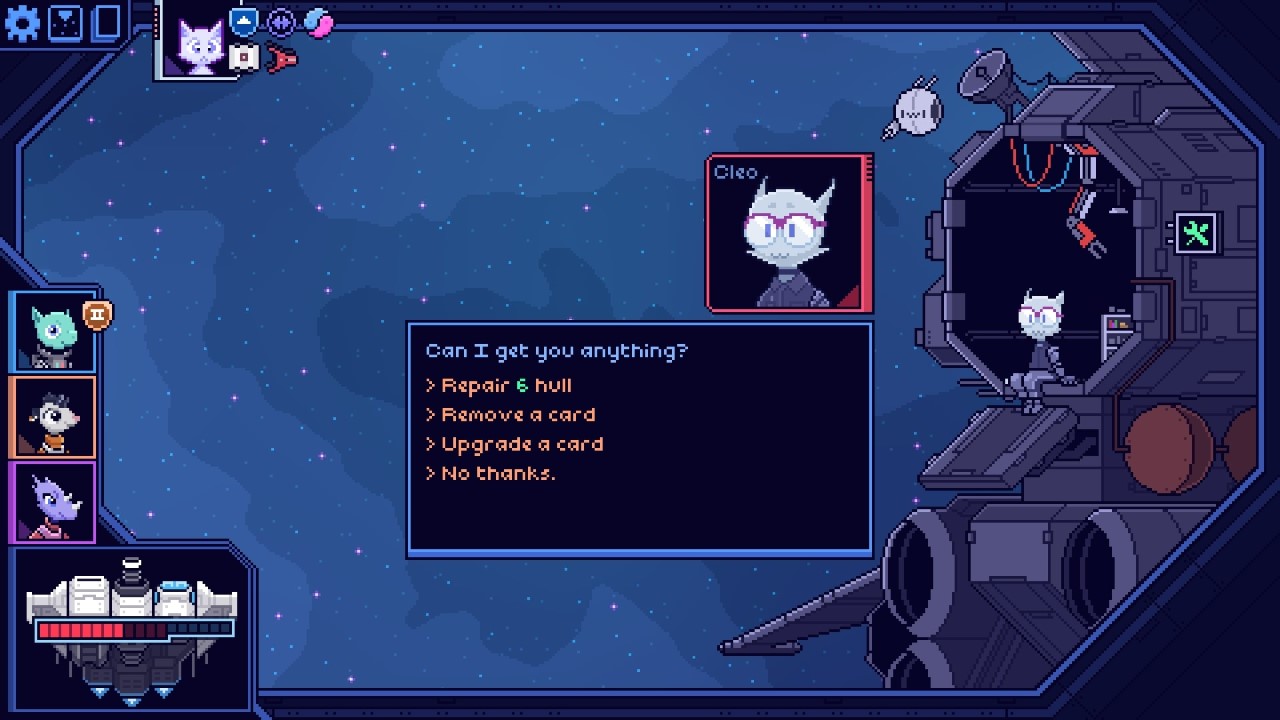Image resolution: width=1280 pixels, height=720 pixels.
Task: Click the red enemy ship icon
Action: coord(281,60)
